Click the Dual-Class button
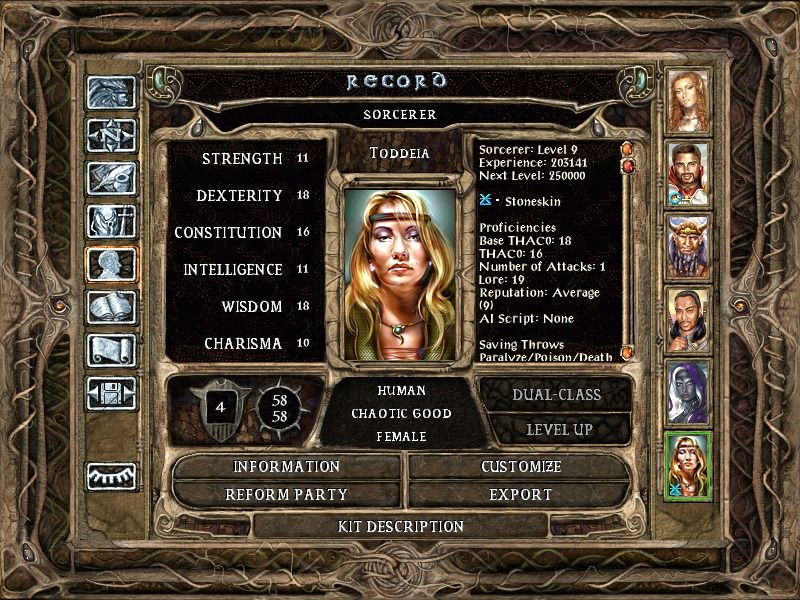The image size is (800, 600). click(x=556, y=394)
